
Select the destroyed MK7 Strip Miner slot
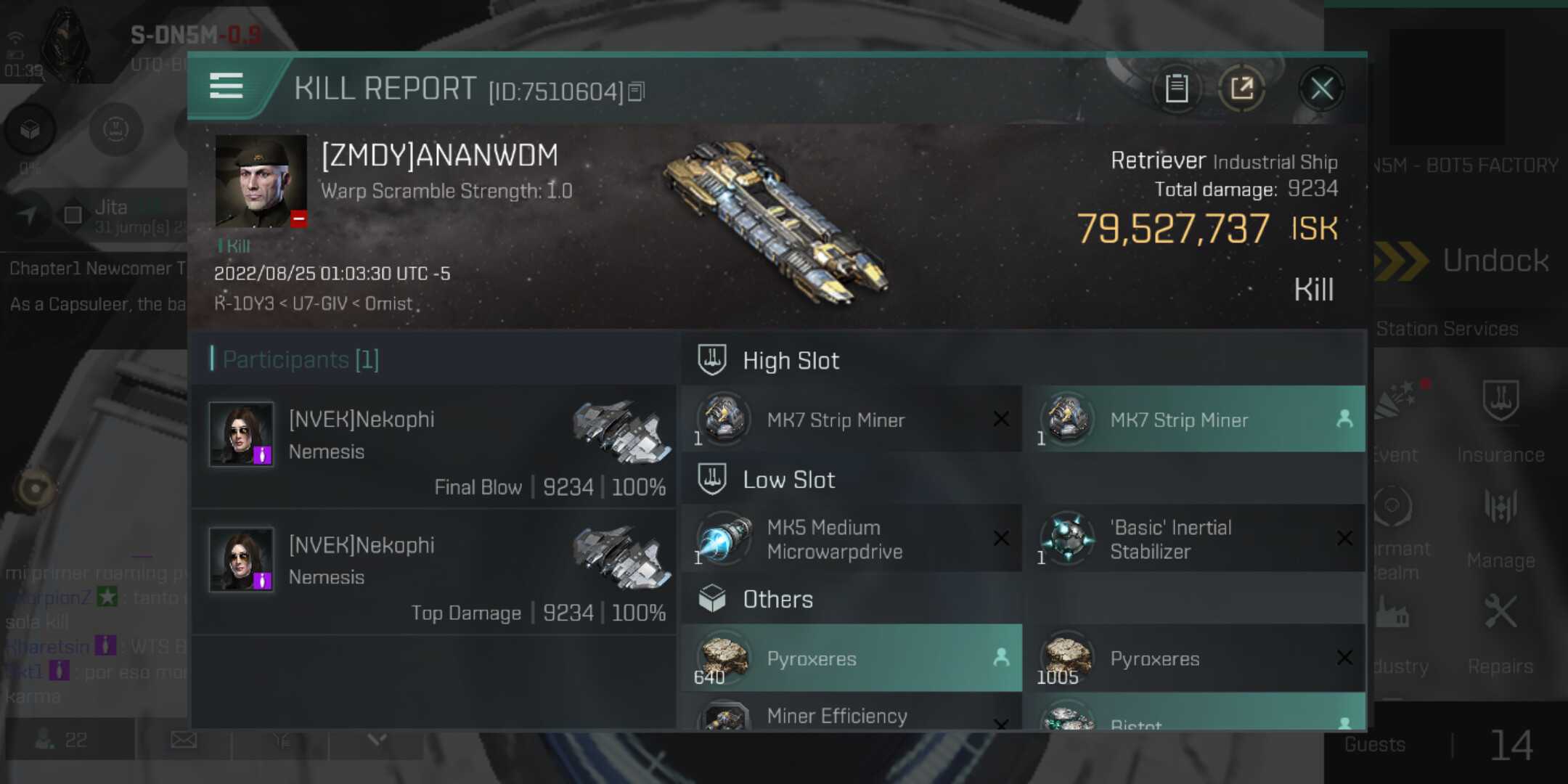coord(851,420)
